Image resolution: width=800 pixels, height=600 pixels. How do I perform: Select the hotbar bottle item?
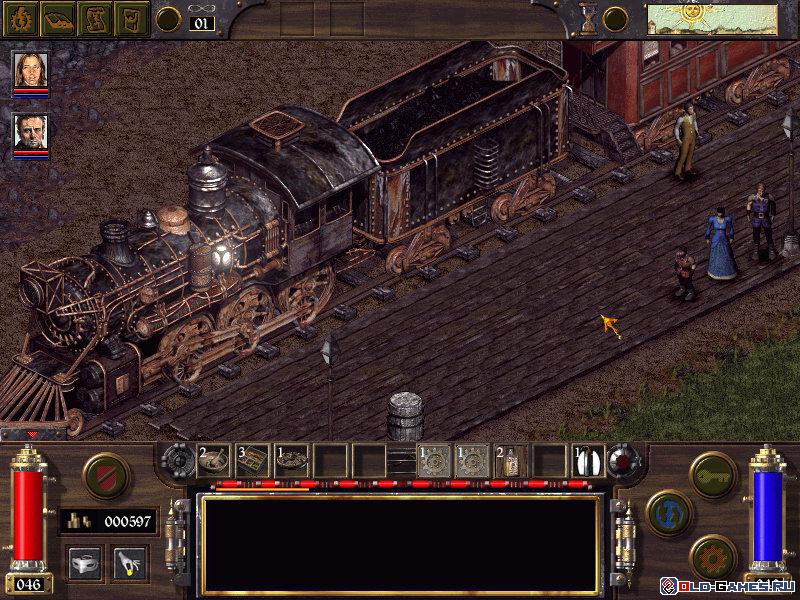click(x=510, y=461)
